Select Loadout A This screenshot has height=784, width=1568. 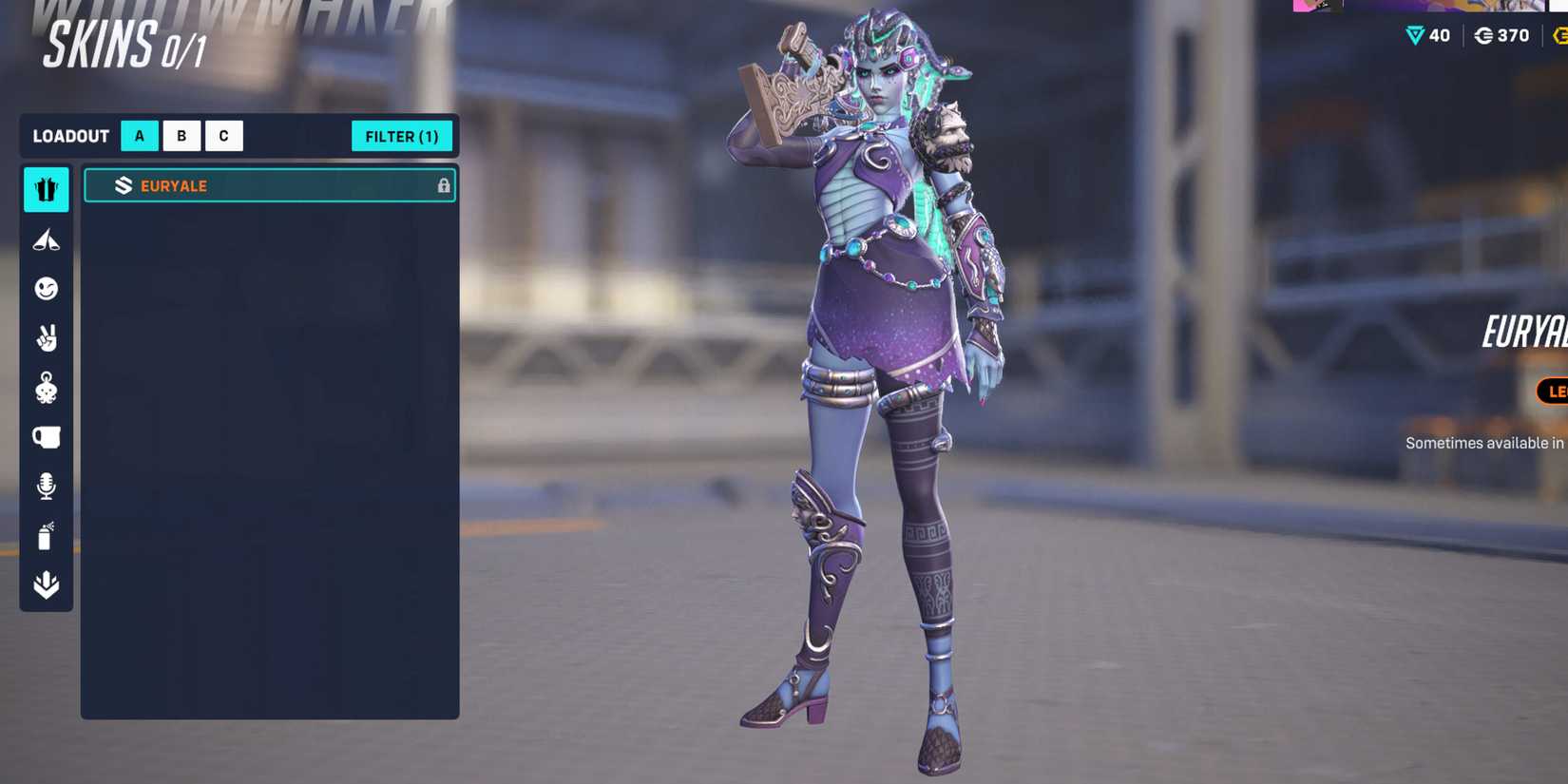coord(139,136)
